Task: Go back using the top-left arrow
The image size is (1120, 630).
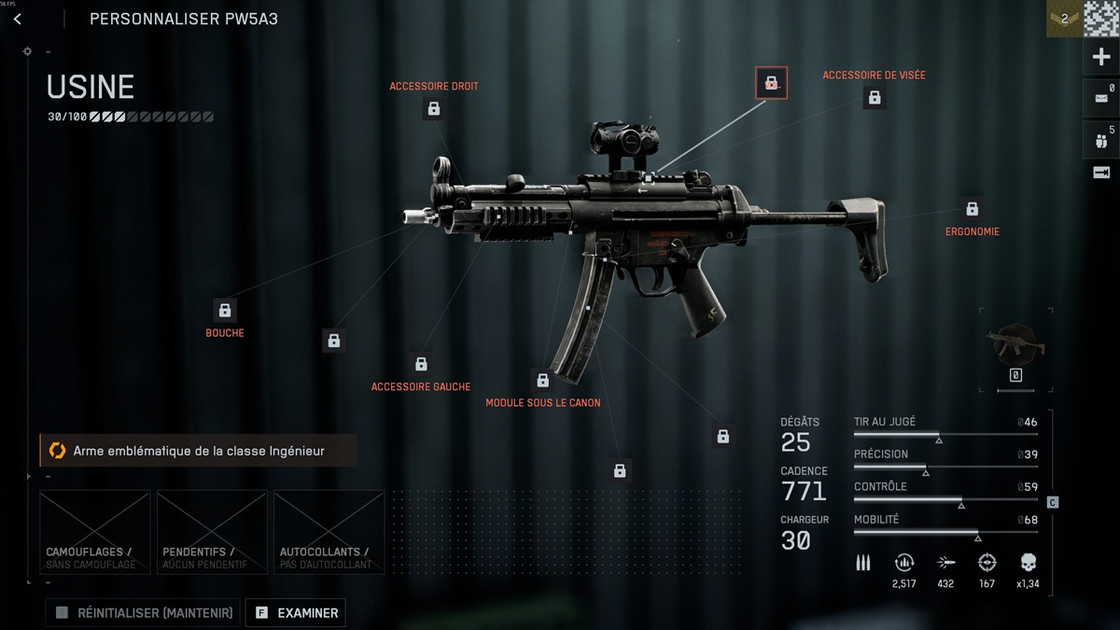Action: click(17, 19)
